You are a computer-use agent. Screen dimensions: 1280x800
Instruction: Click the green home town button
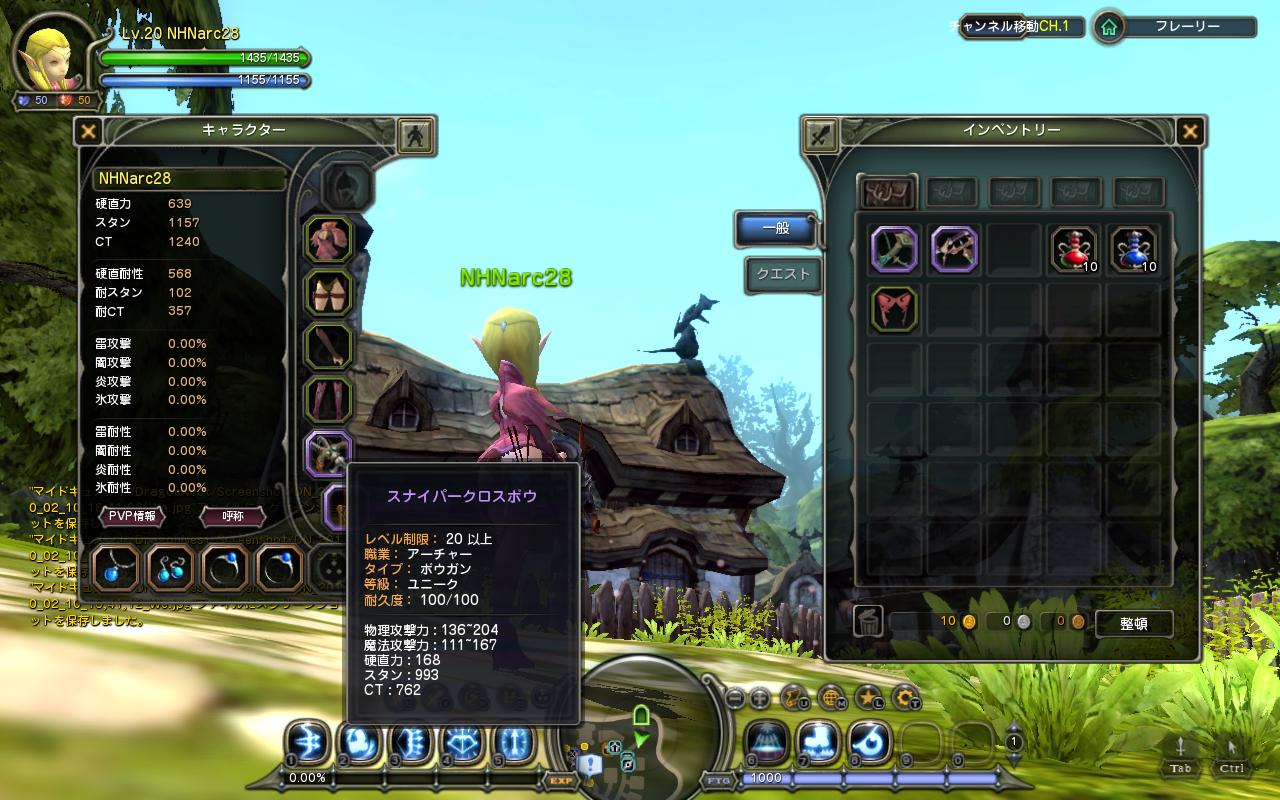1108,28
